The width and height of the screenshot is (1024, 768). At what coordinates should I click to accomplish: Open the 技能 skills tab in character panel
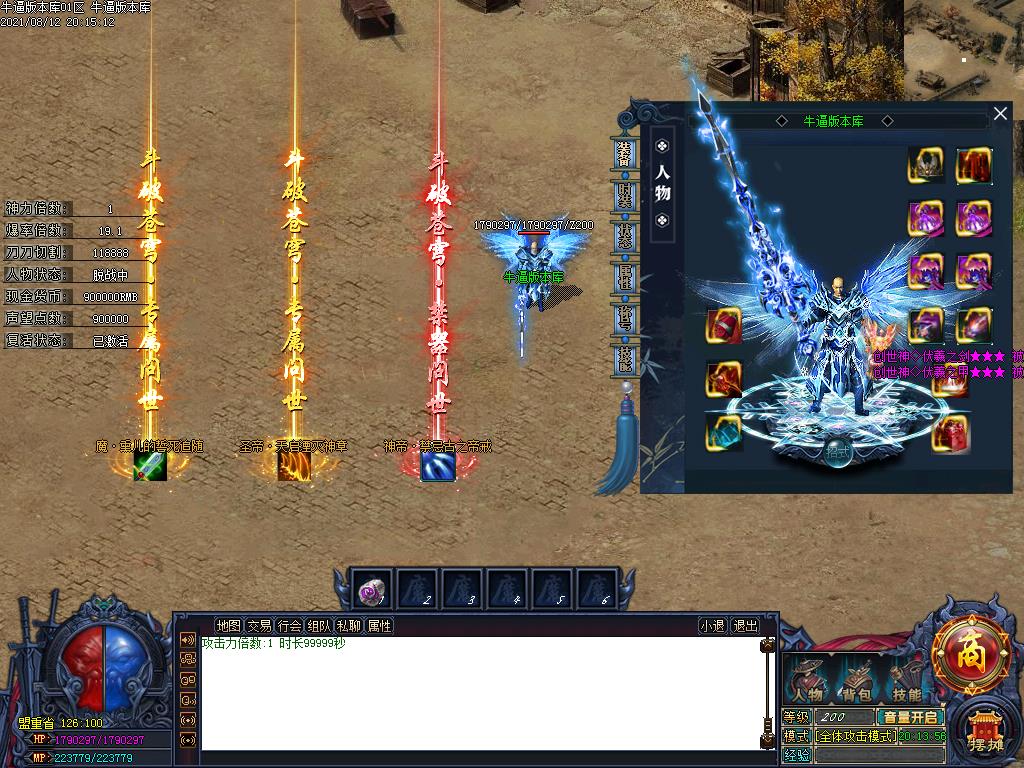click(624, 358)
